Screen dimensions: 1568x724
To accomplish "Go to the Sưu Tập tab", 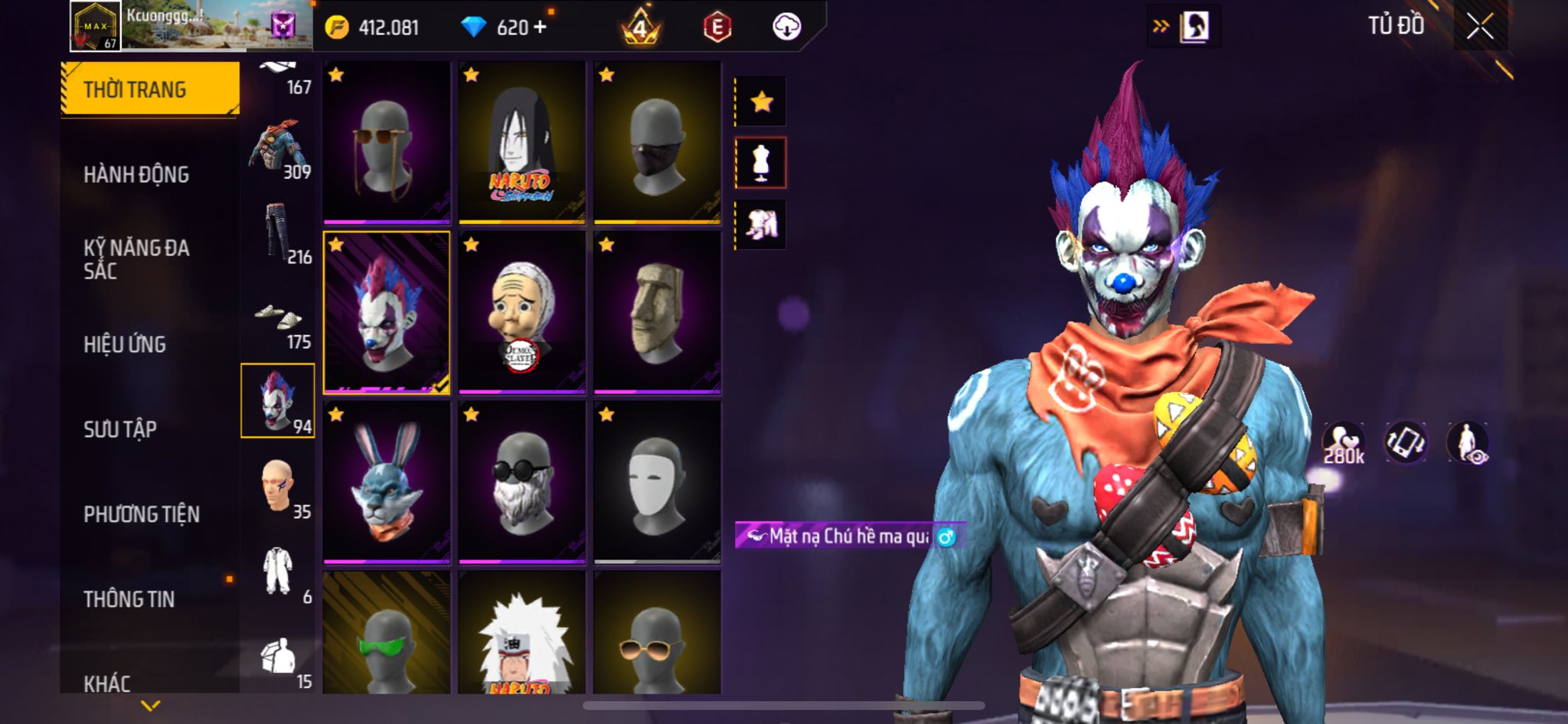I will (120, 429).
